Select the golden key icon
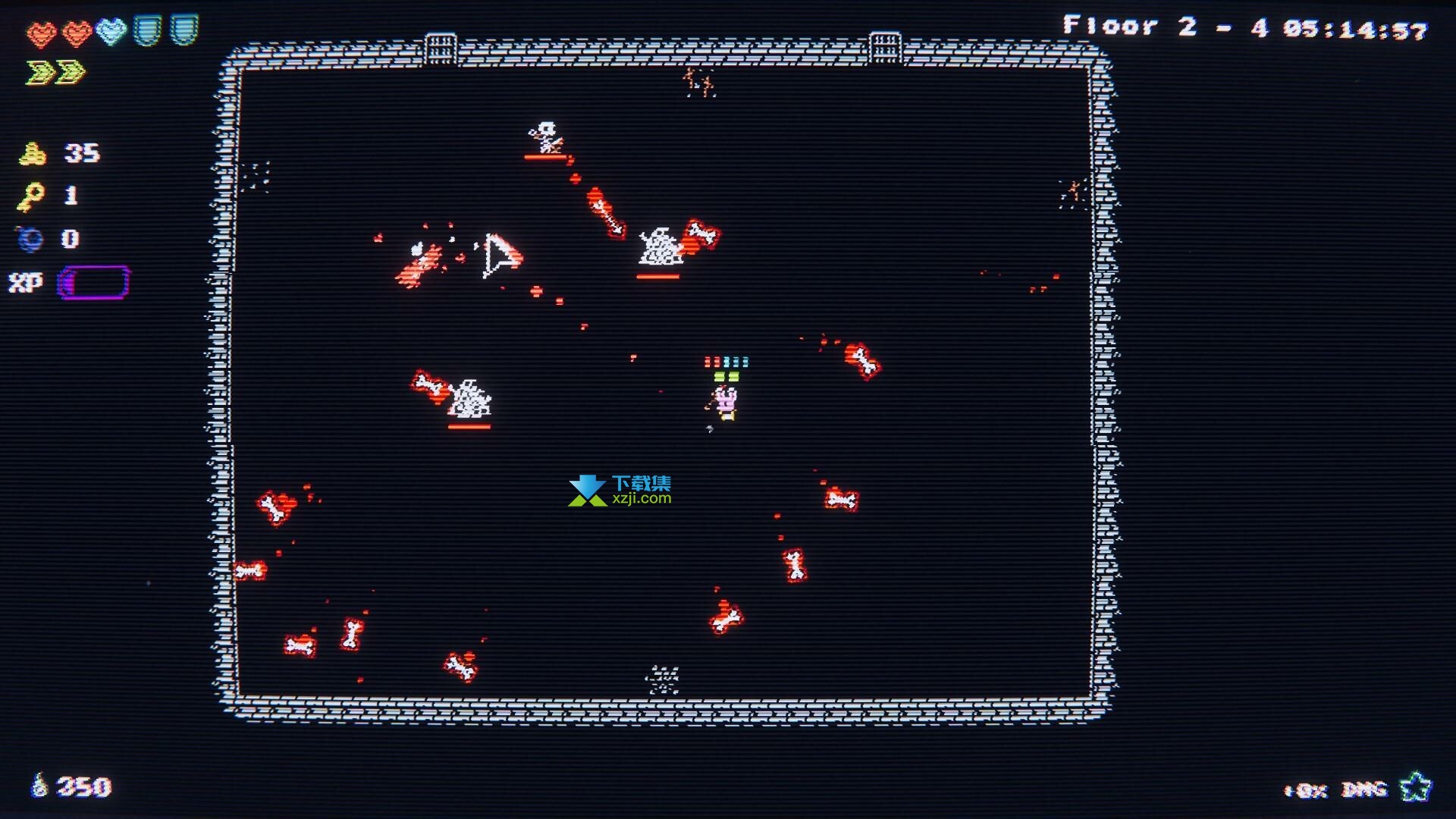 pos(30,197)
